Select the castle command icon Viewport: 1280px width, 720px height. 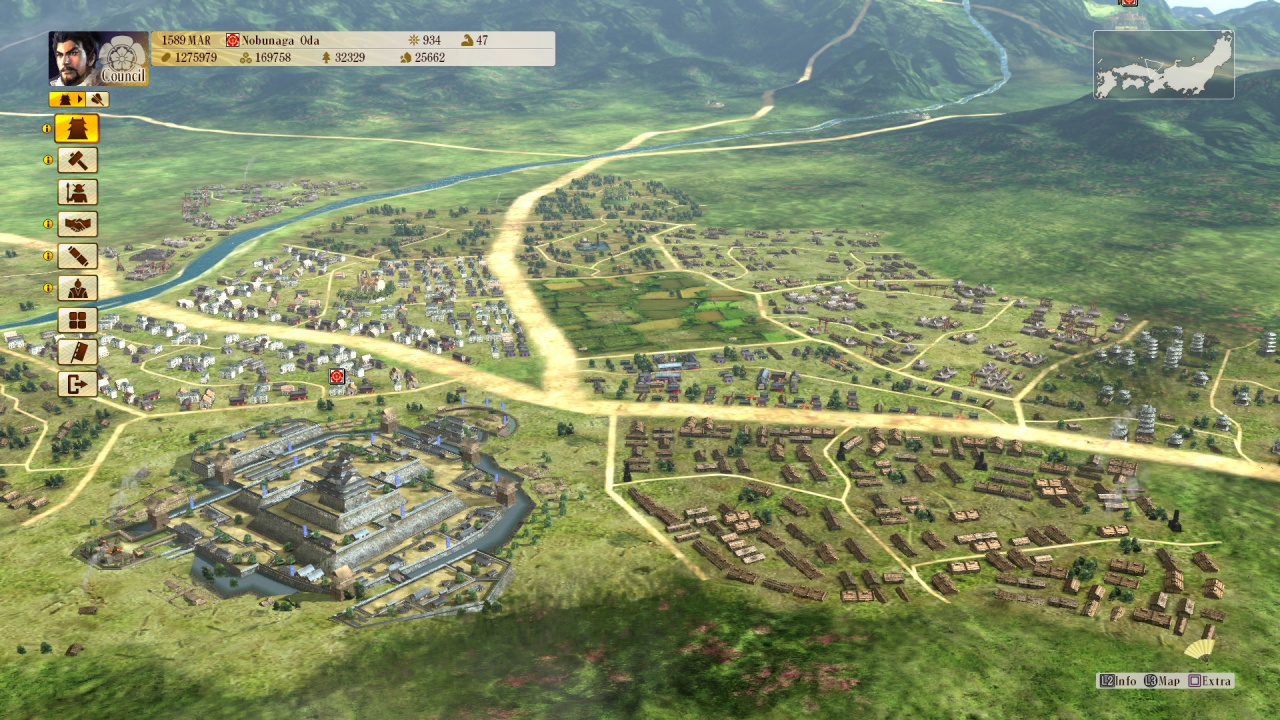(x=77, y=128)
